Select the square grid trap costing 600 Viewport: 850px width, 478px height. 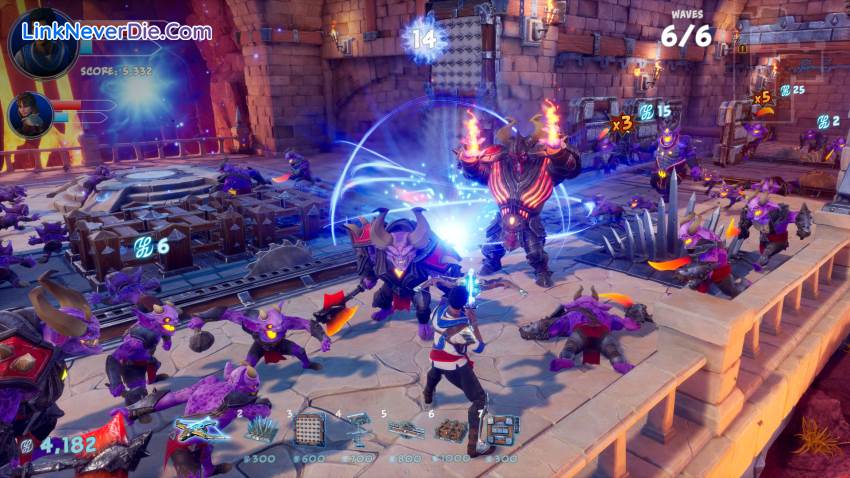point(310,429)
